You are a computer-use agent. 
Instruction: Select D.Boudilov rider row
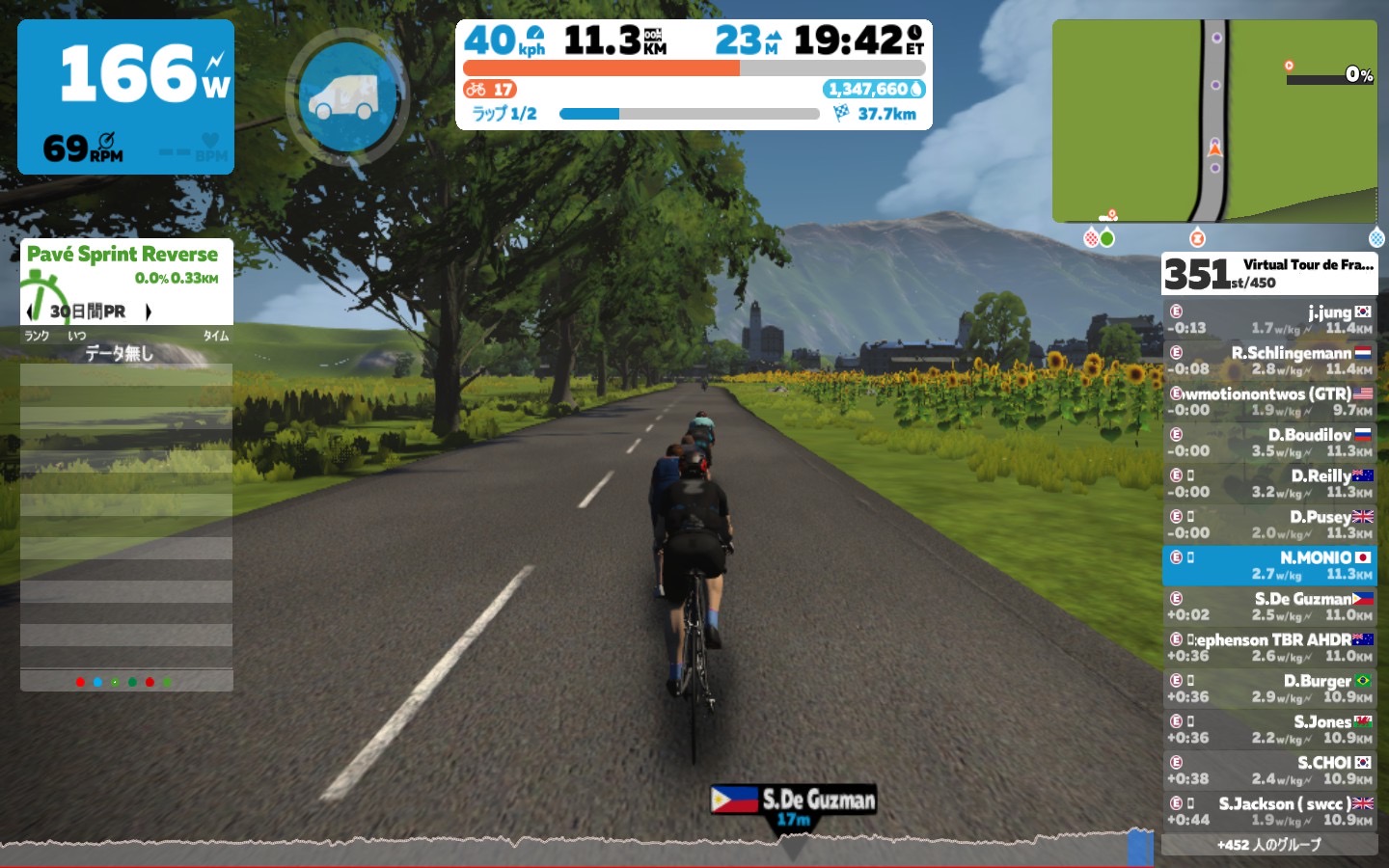click(1268, 443)
